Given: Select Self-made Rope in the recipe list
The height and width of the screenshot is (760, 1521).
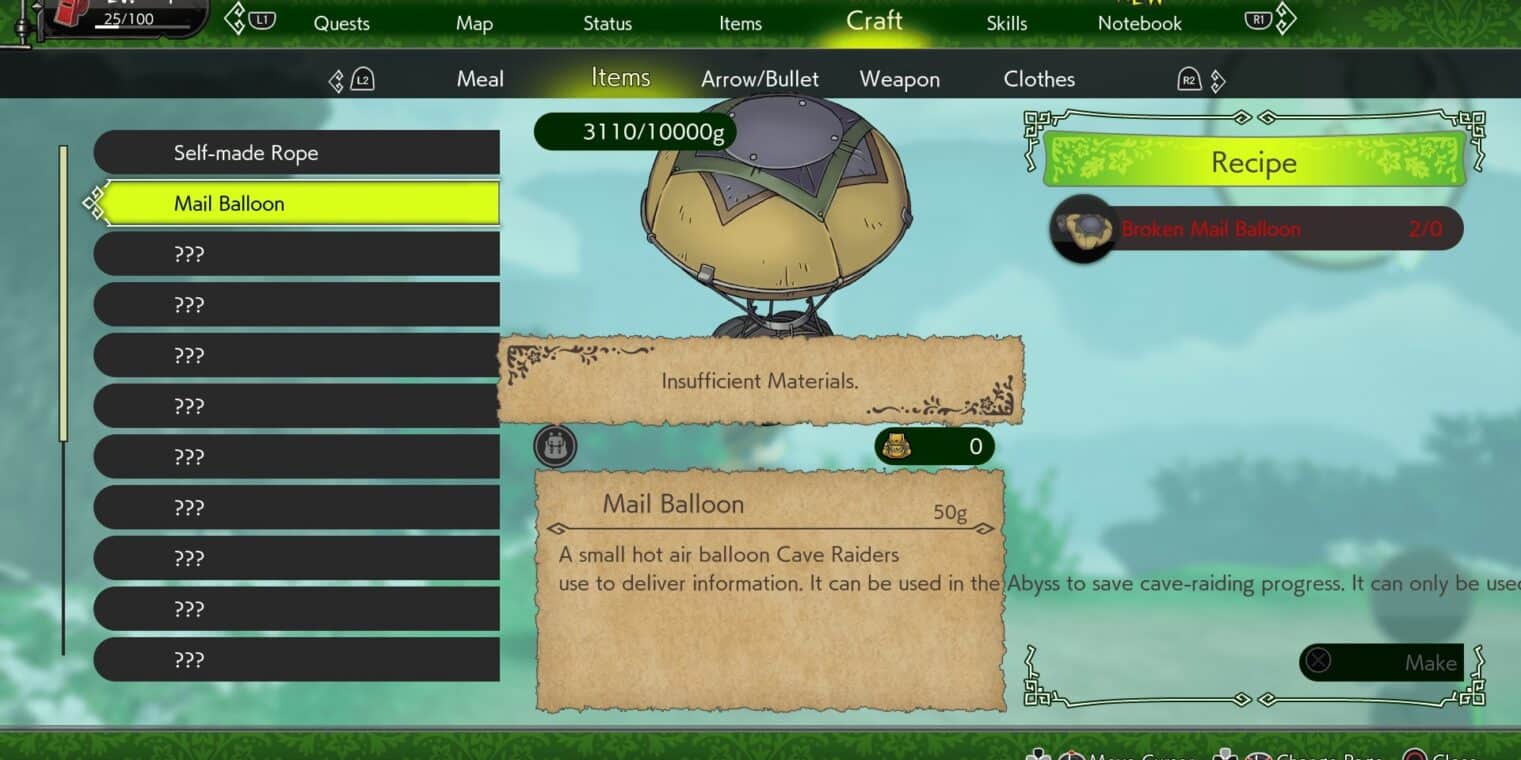Looking at the screenshot, I should (x=297, y=153).
